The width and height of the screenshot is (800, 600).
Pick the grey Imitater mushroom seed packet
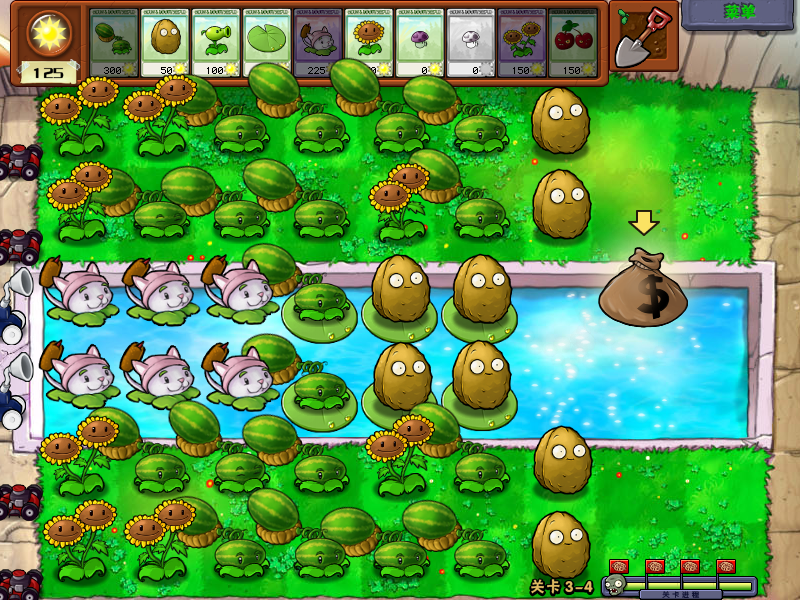click(x=471, y=43)
